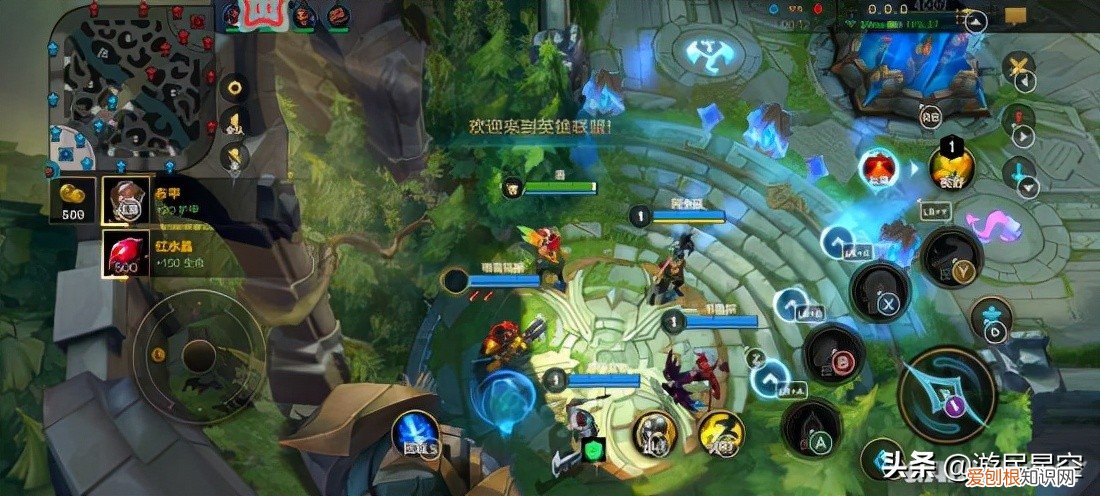Open the orange chat bubble

coord(1016,16)
